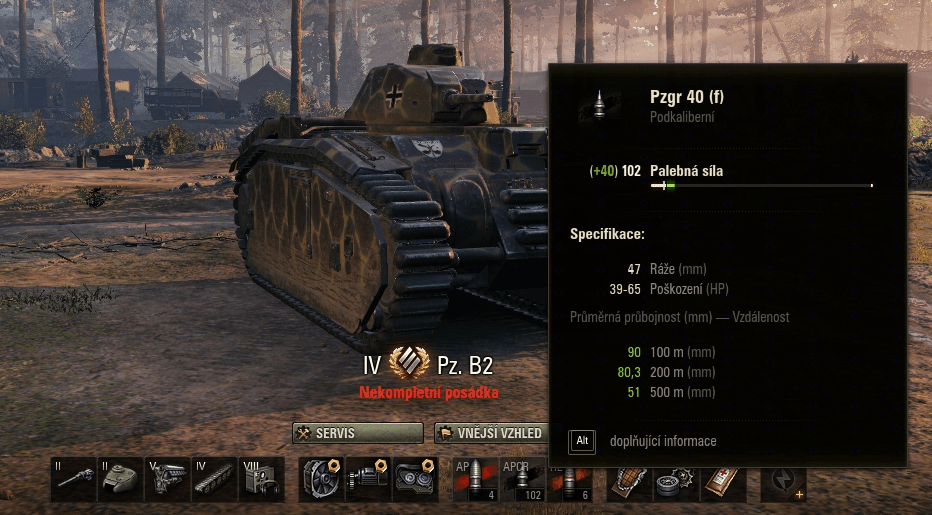Select the AP shell slot
This screenshot has height=515, width=932.
click(476, 479)
